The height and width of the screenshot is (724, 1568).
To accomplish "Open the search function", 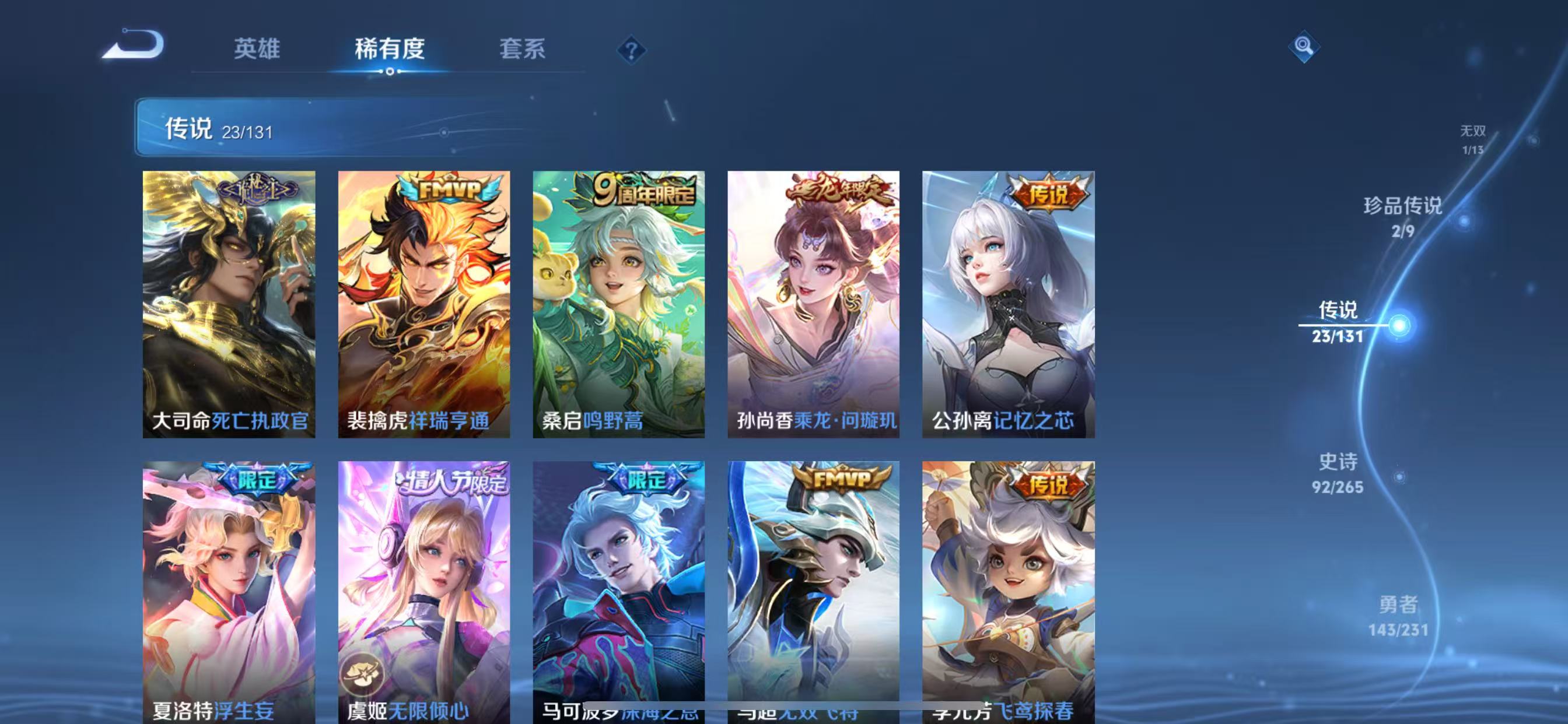I will pyautogui.click(x=1304, y=46).
